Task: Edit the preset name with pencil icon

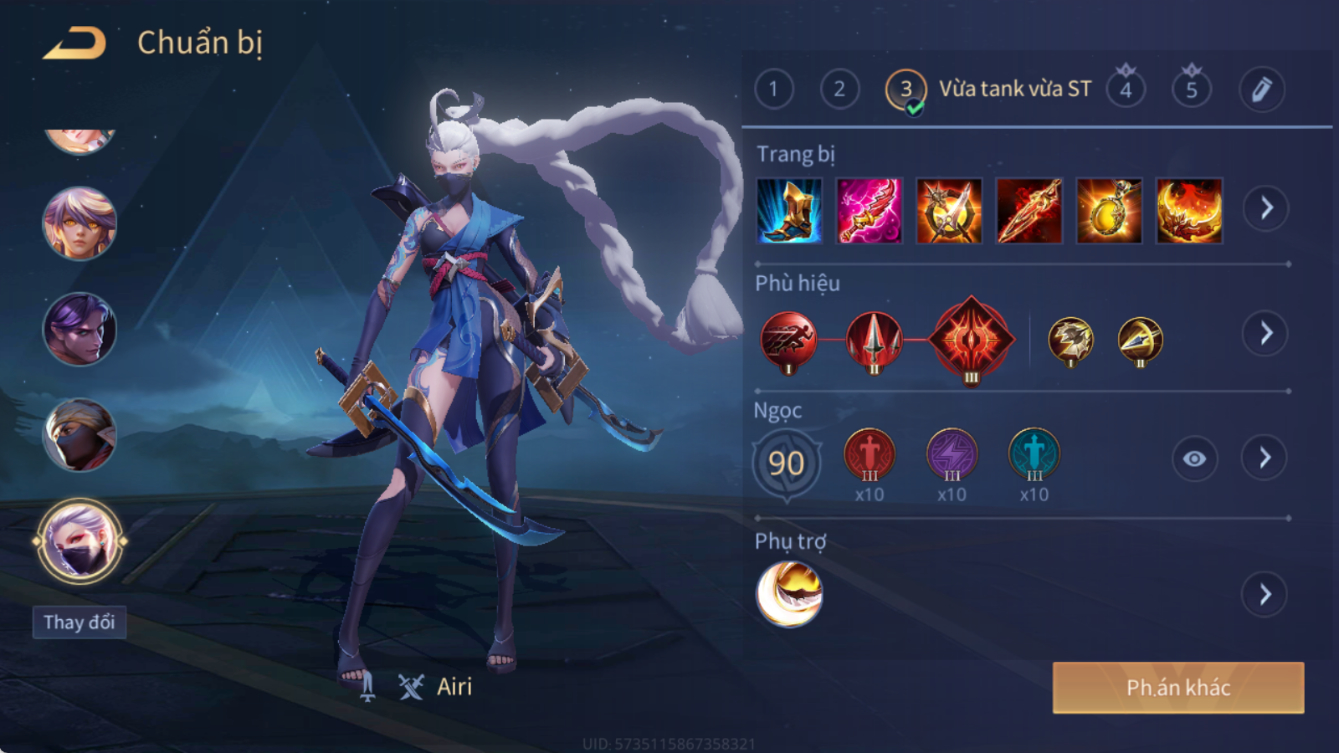Action: click(1261, 90)
